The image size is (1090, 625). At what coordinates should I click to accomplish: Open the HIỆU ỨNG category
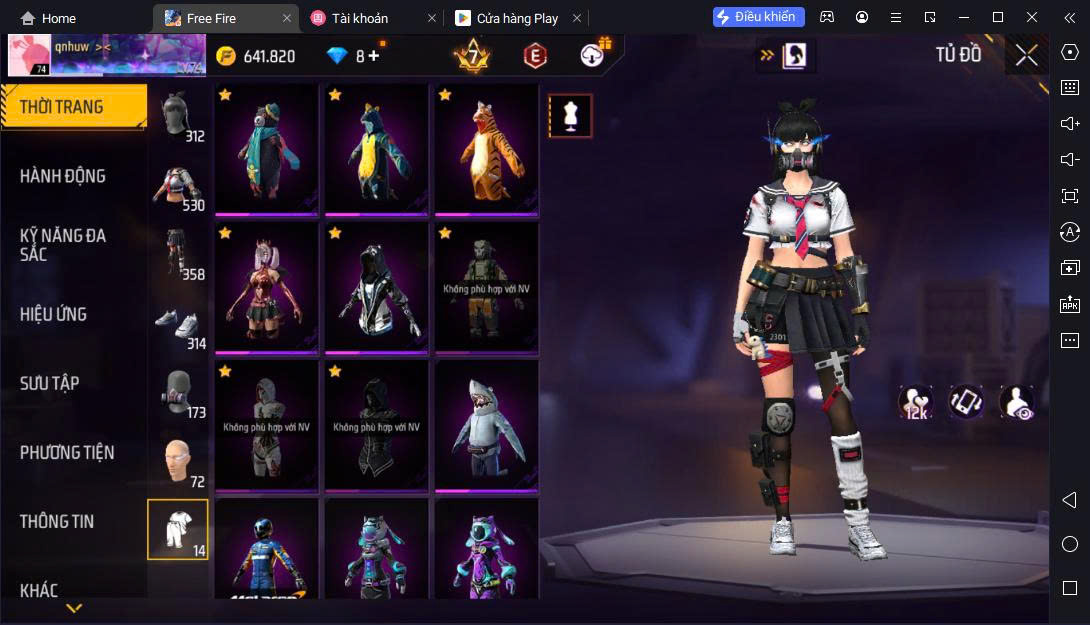54,314
